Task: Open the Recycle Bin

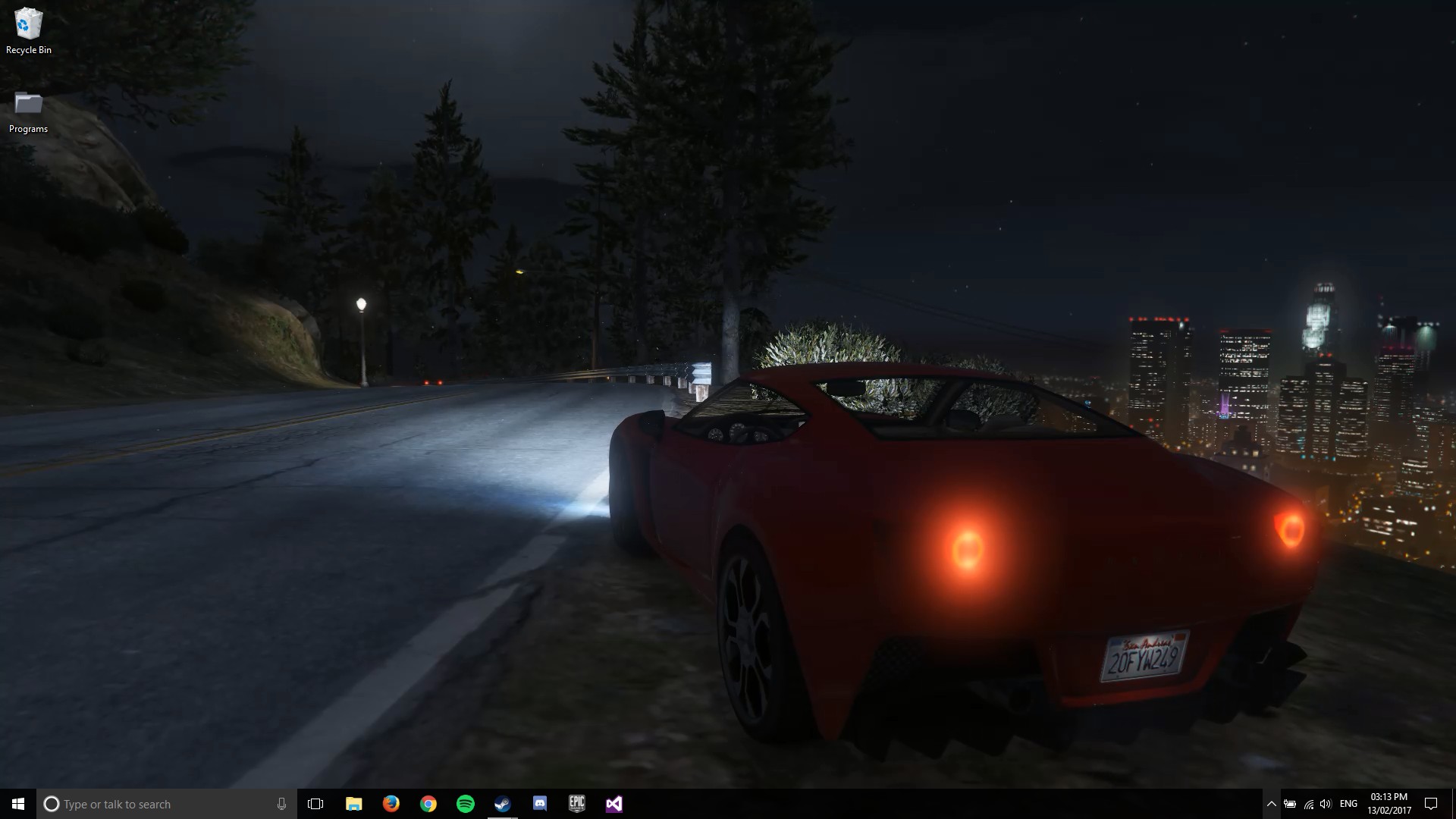Action: pos(28,23)
